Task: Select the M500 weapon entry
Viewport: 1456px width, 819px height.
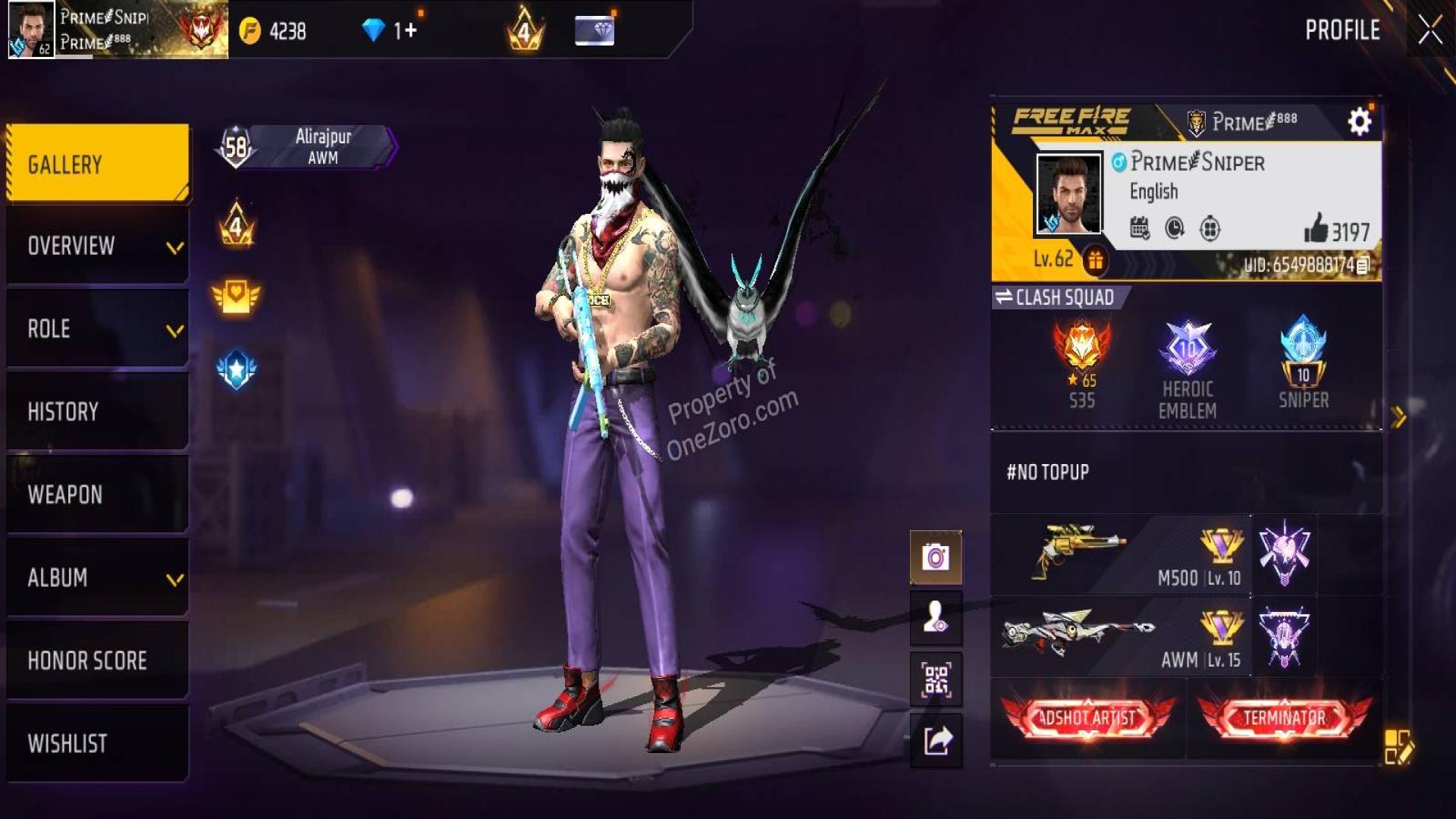Action: click(x=1121, y=555)
